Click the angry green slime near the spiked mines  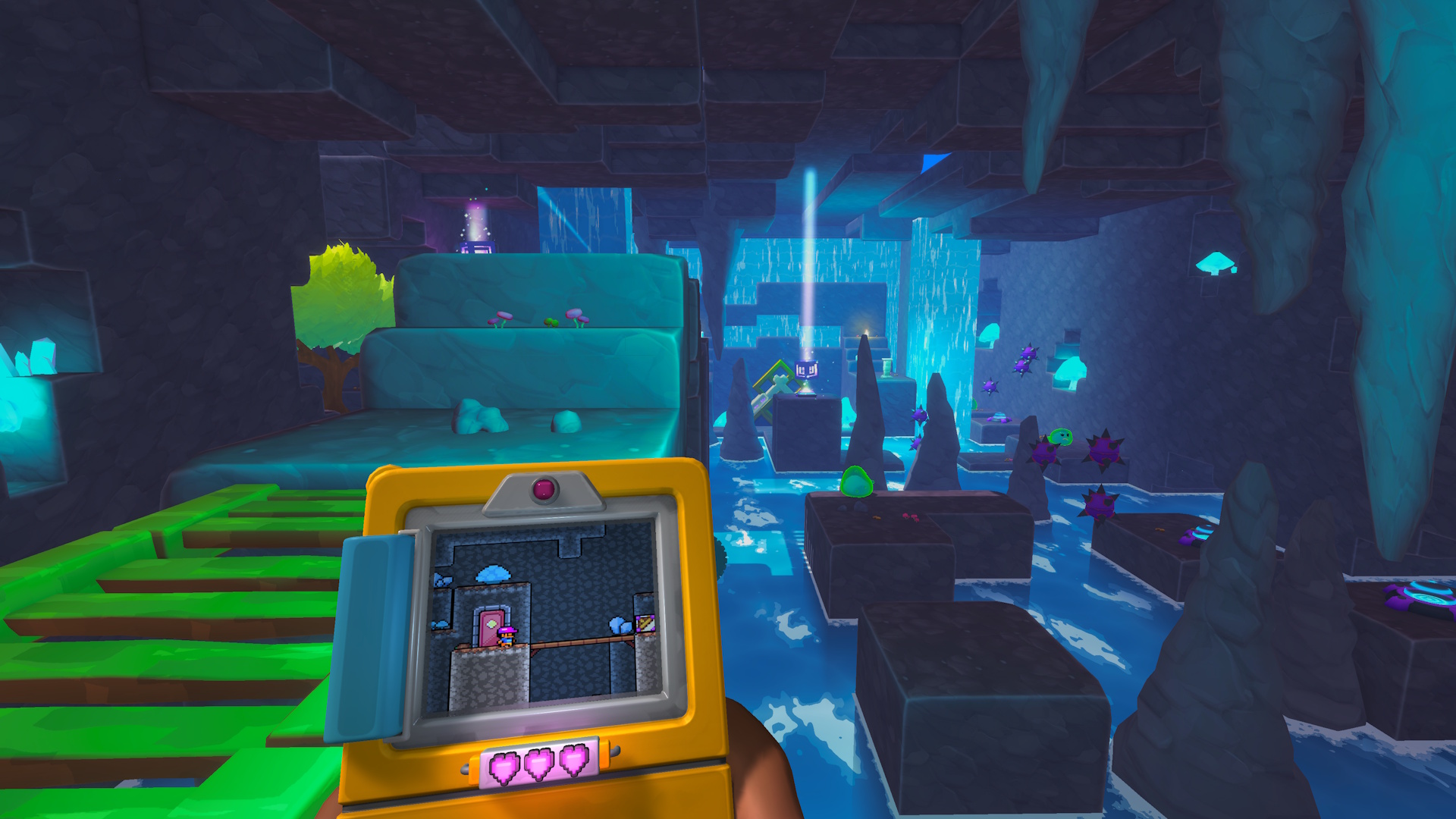[1062, 438]
